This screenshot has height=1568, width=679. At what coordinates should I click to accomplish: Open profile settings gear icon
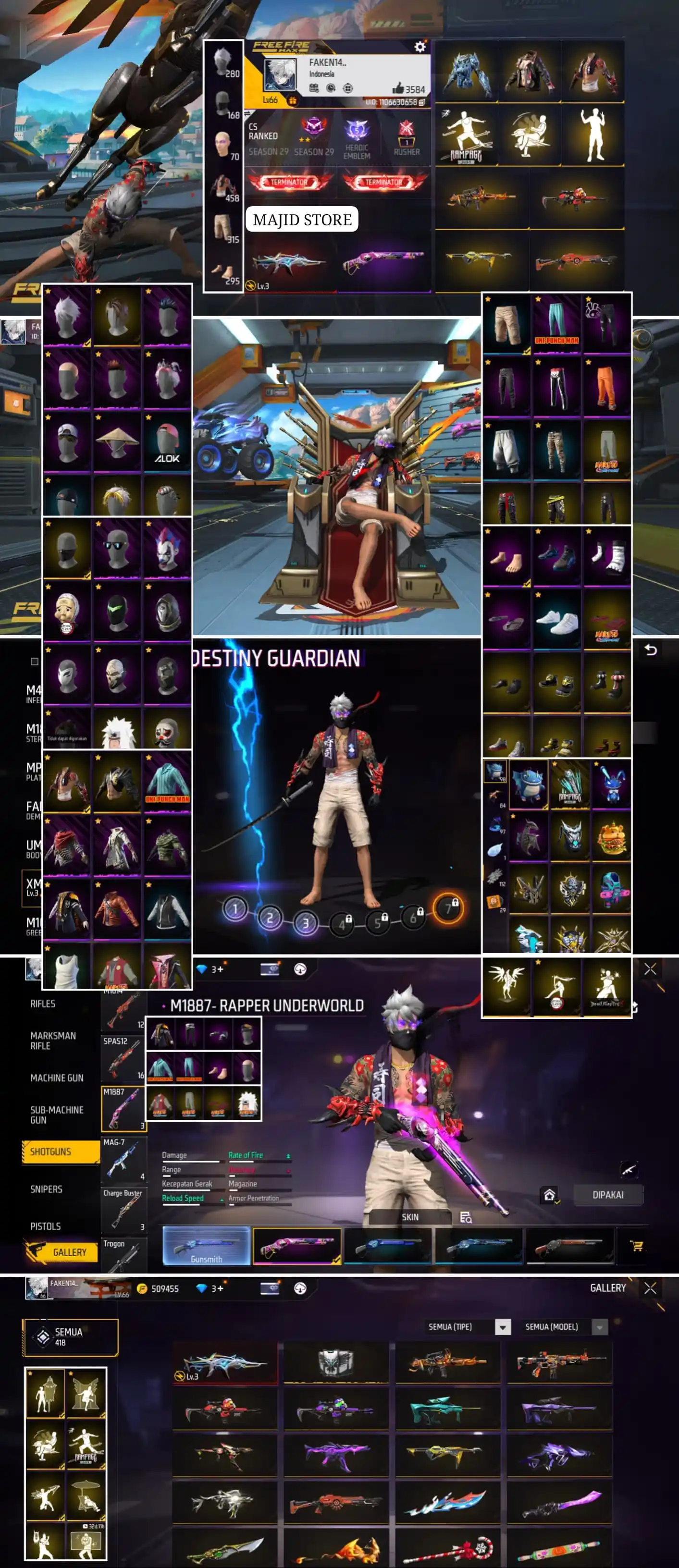420,47
